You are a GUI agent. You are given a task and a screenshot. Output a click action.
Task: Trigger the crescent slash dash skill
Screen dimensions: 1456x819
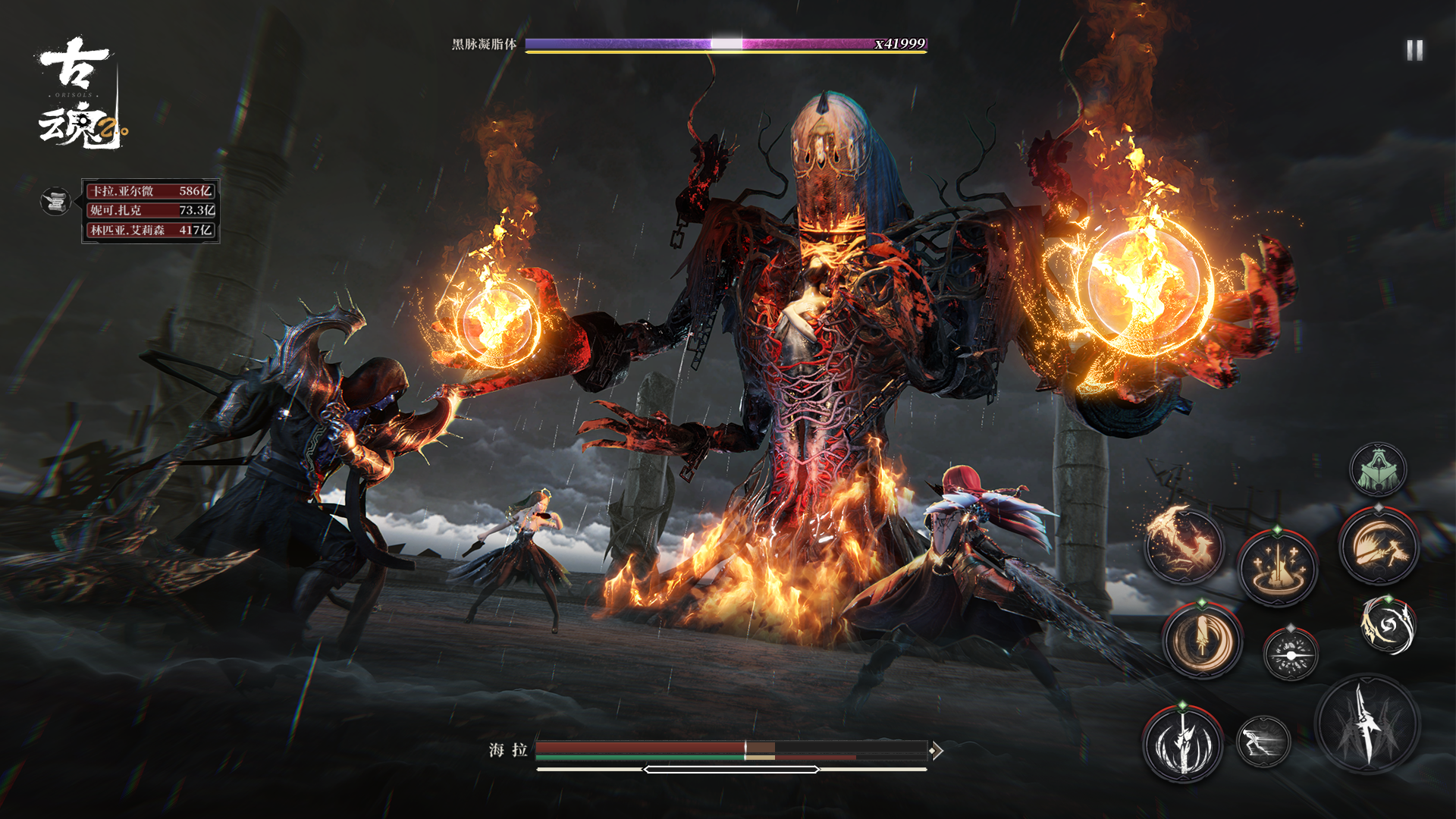[x=1378, y=546]
